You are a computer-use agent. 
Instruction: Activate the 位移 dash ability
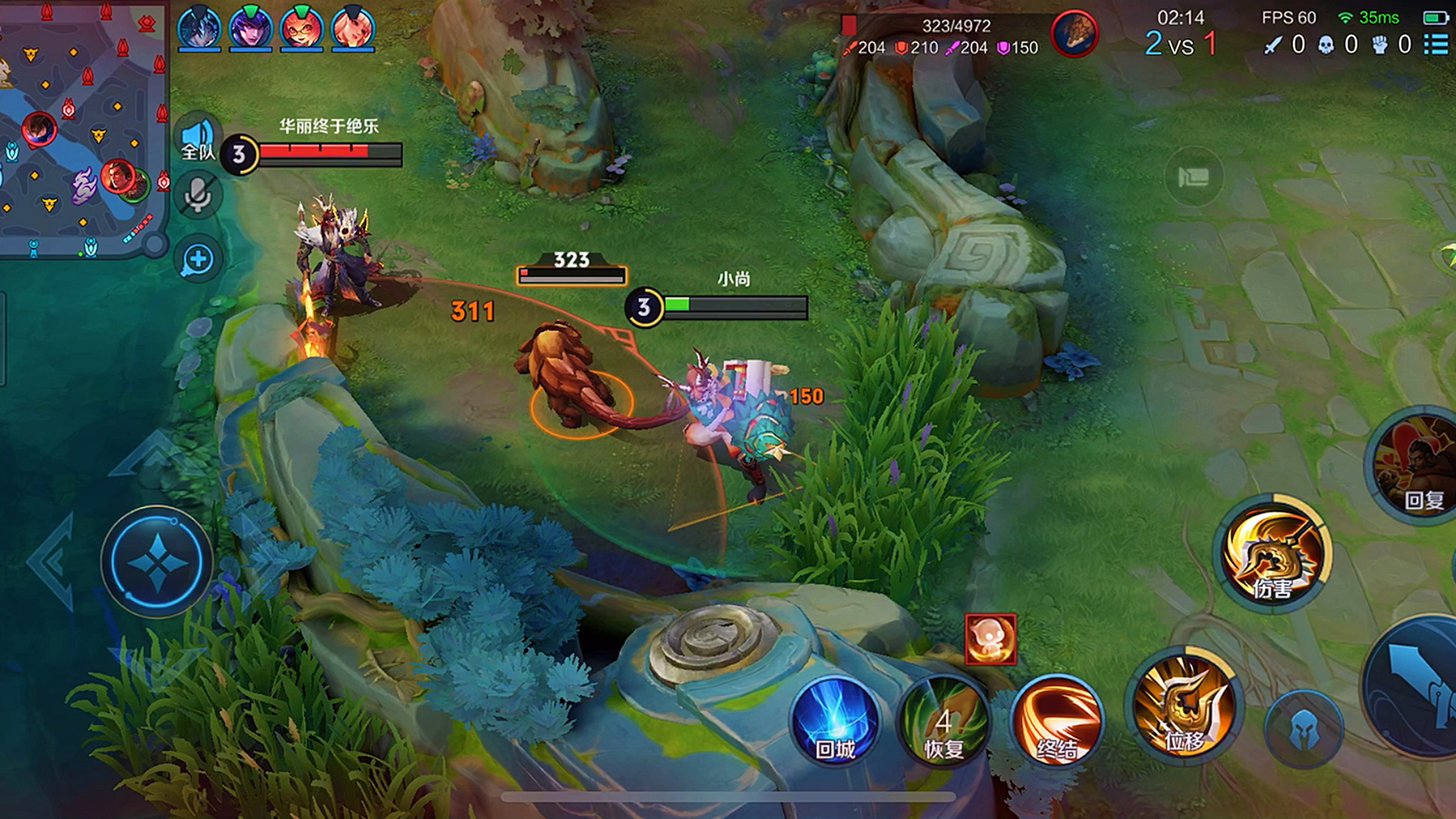click(1184, 706)
